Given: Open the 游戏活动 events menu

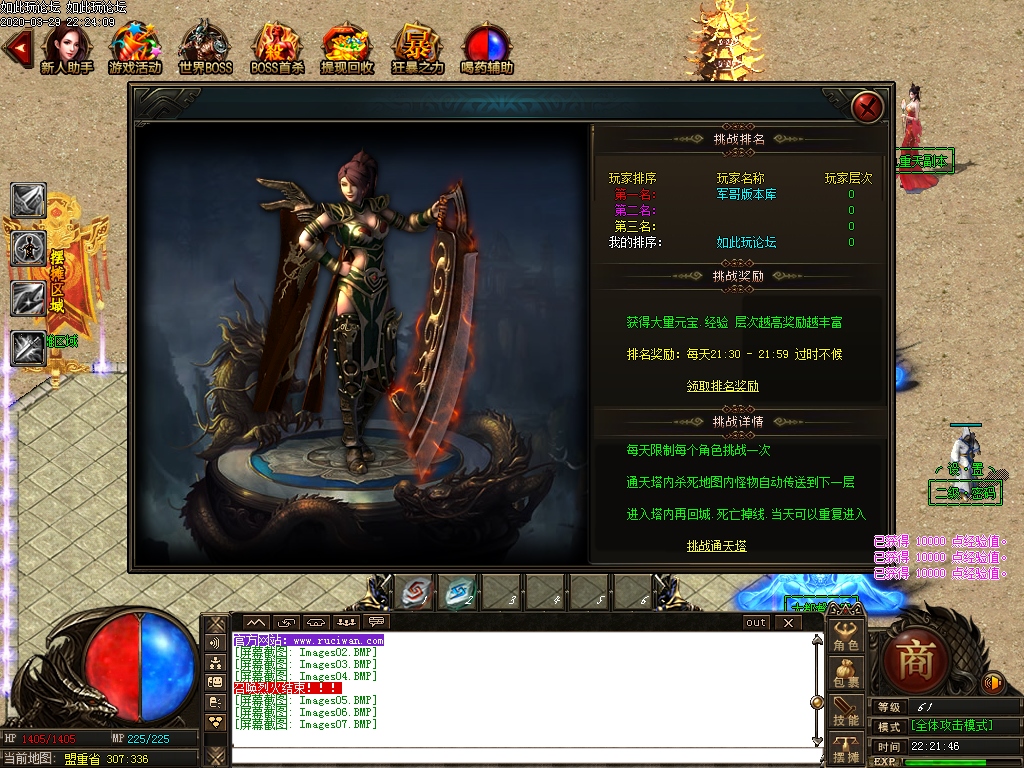Looking at the screenshot, I should pos(135,47).
